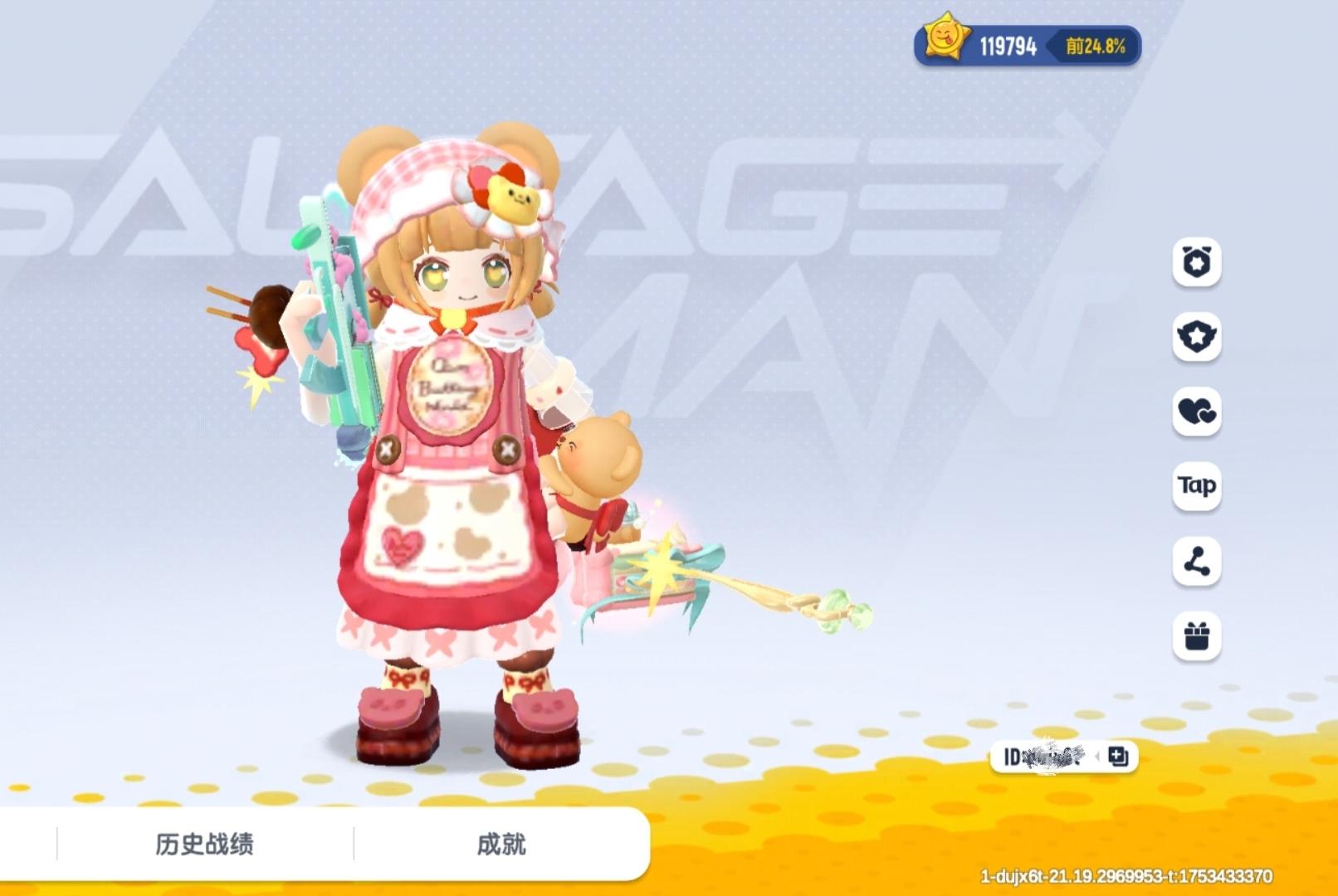The height and width of the screenshot is (896, 1338).
Task: Open the gift pack icon
Action: [1195, 637]
